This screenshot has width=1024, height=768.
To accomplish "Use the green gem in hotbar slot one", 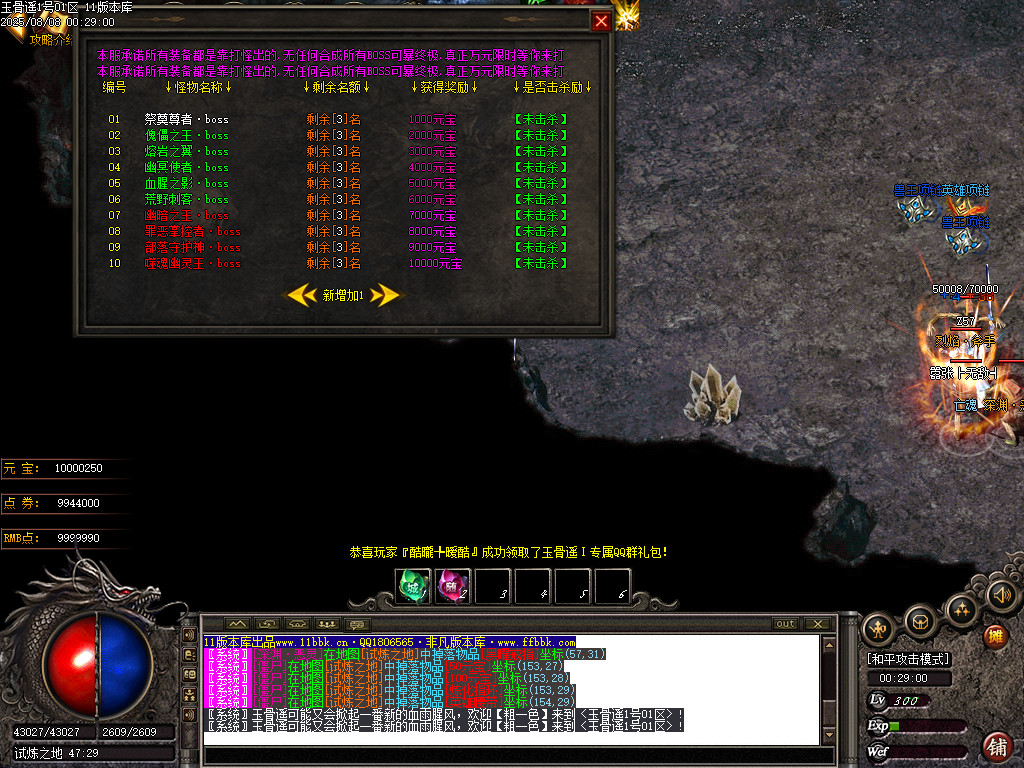I will tap(413, 586).
